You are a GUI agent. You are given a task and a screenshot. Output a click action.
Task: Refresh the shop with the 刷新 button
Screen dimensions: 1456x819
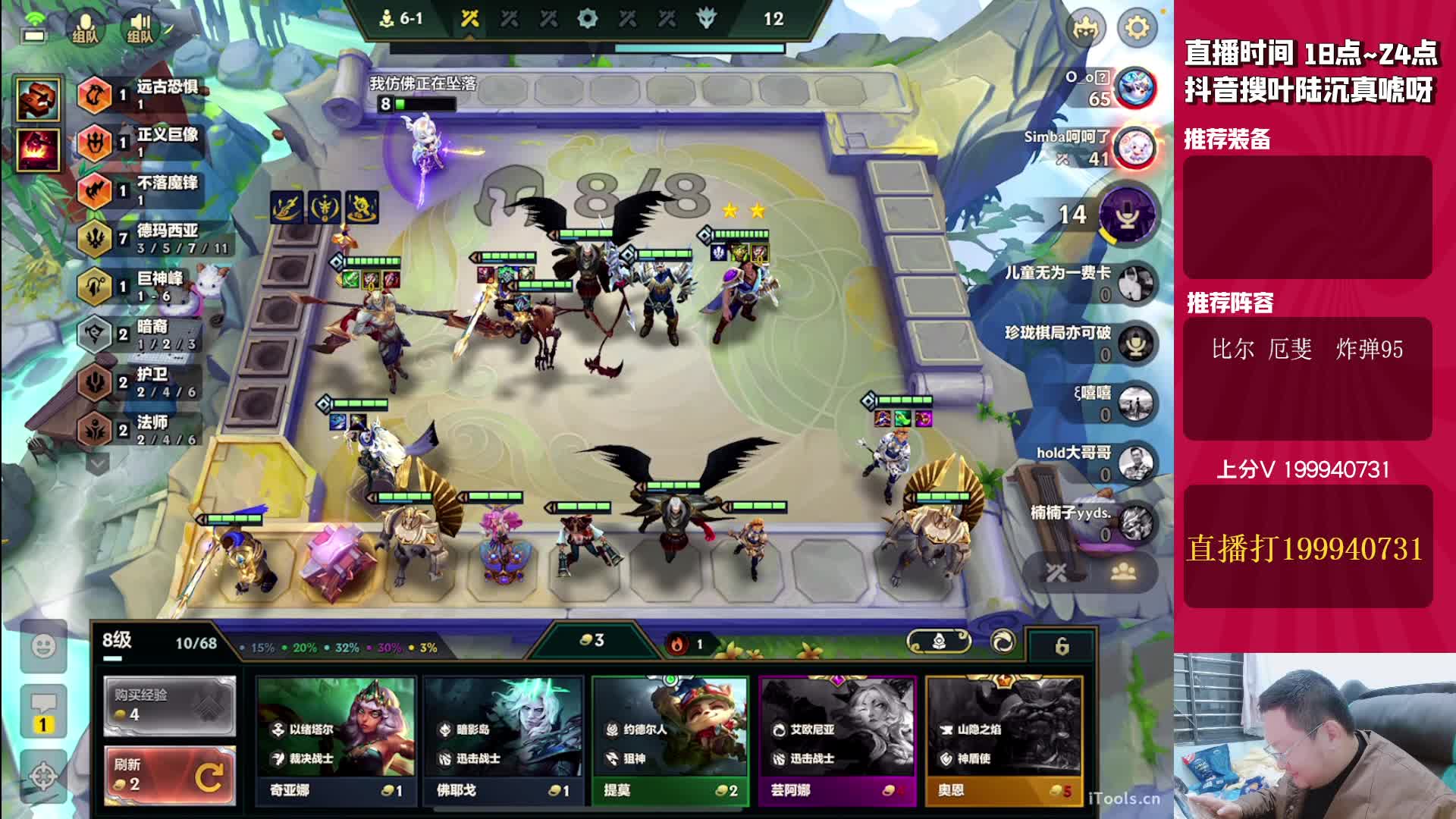click(x=169, y=775)
